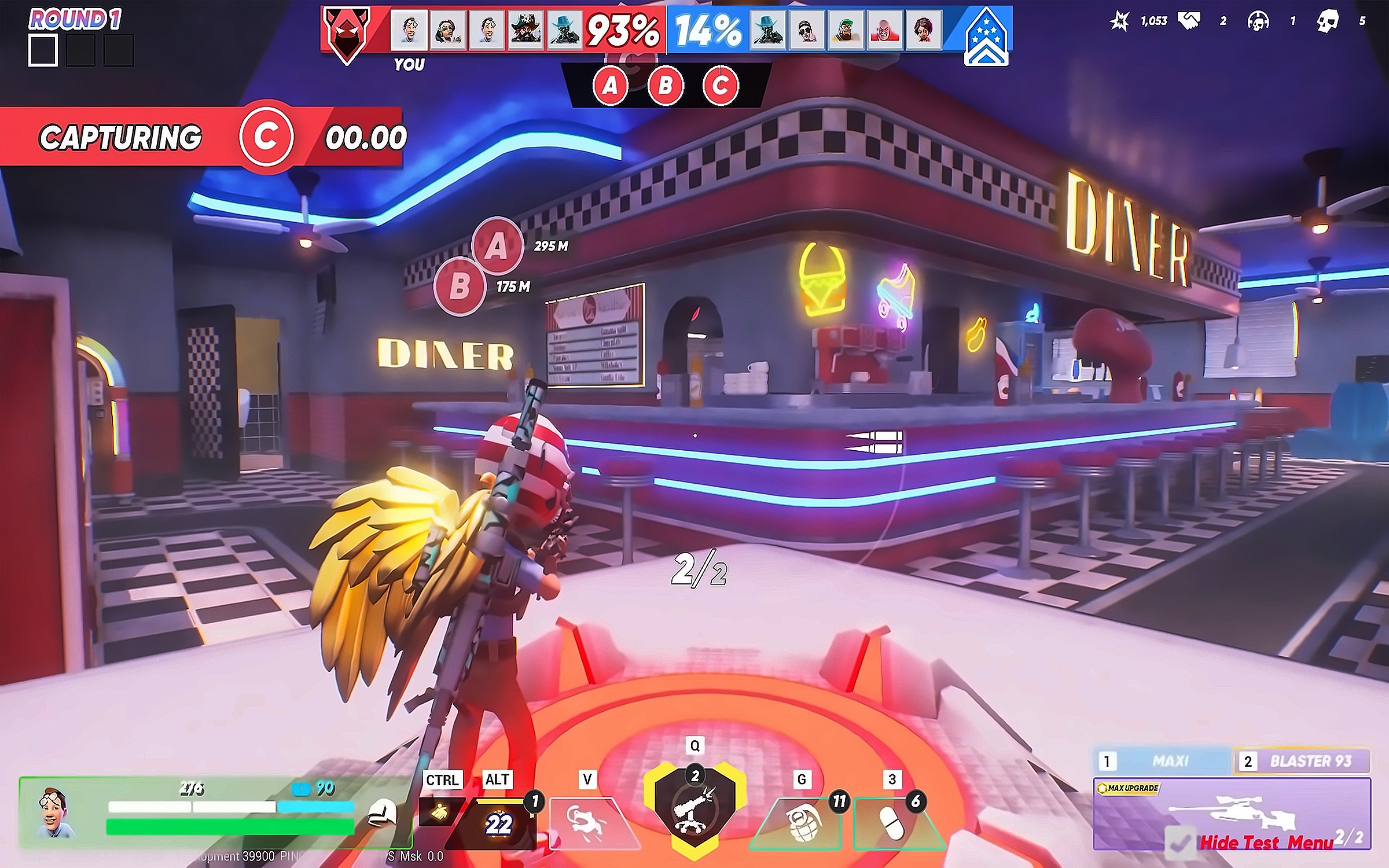Viewport: 1389px width, 868px height.
Task: Switch to the BLASTER 93 weapon tab
Action: tap(1302, 761)
